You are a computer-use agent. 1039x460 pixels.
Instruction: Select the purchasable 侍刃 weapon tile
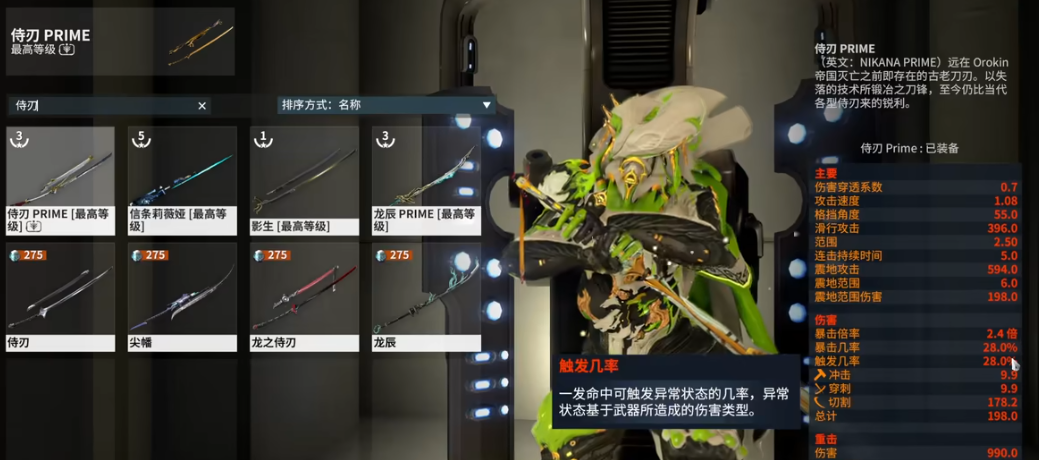(x=60, y=296)
